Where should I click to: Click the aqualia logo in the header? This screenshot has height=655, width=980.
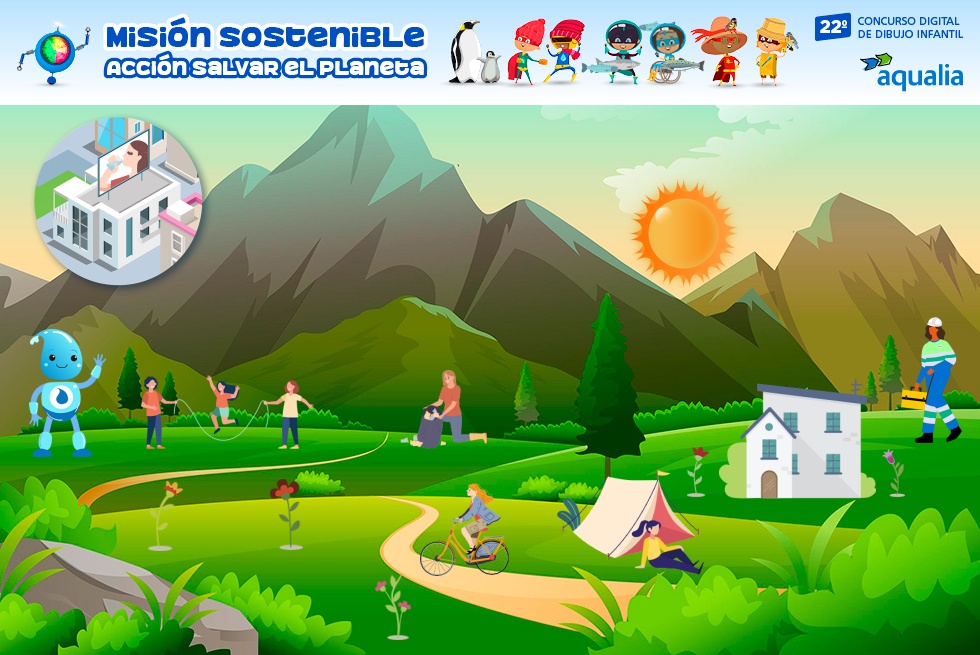click(911, 70)
